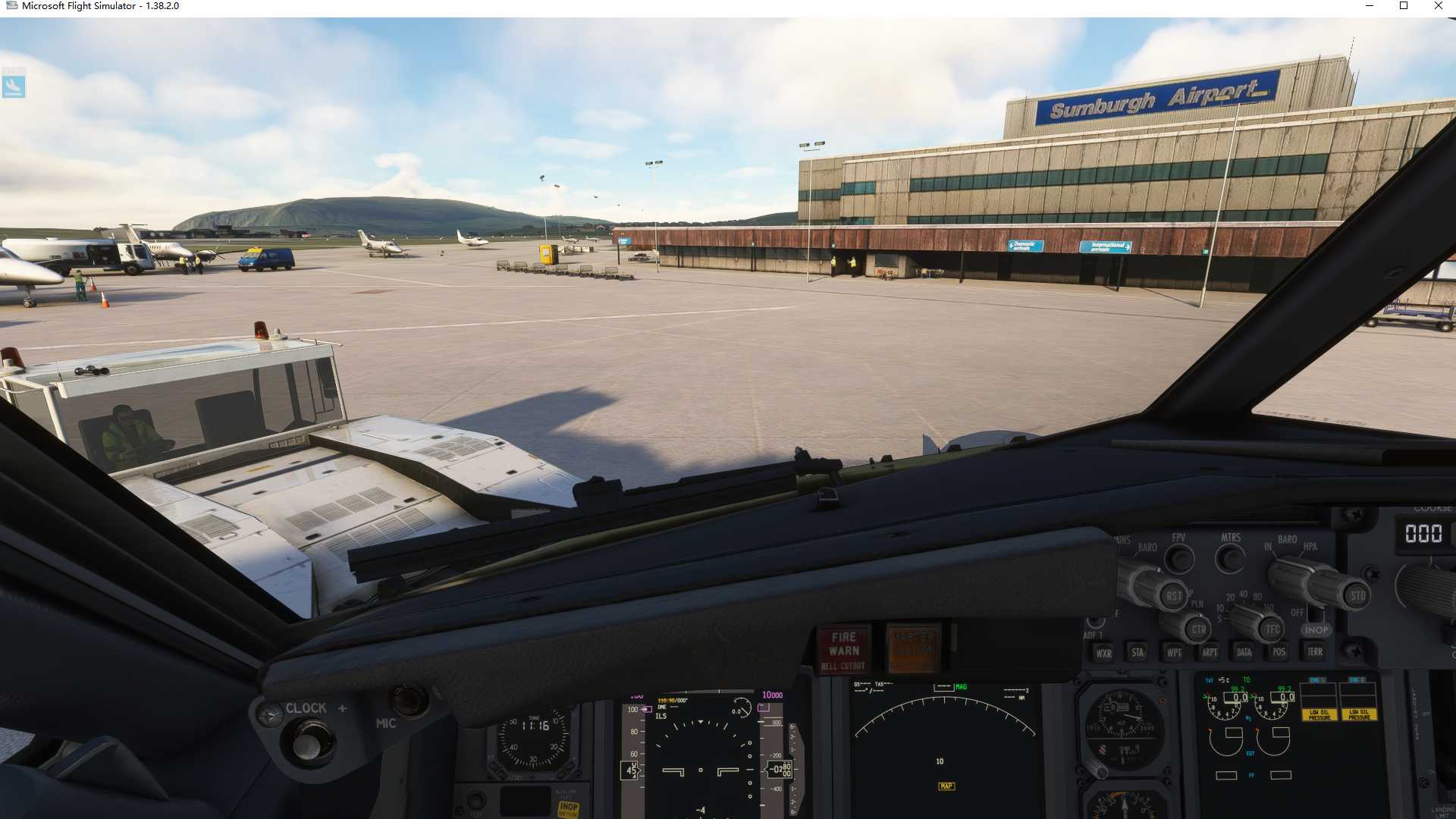Activate the POS position display button
The height and width of the screenshot is (819, 1456).
pos(1278,652)
